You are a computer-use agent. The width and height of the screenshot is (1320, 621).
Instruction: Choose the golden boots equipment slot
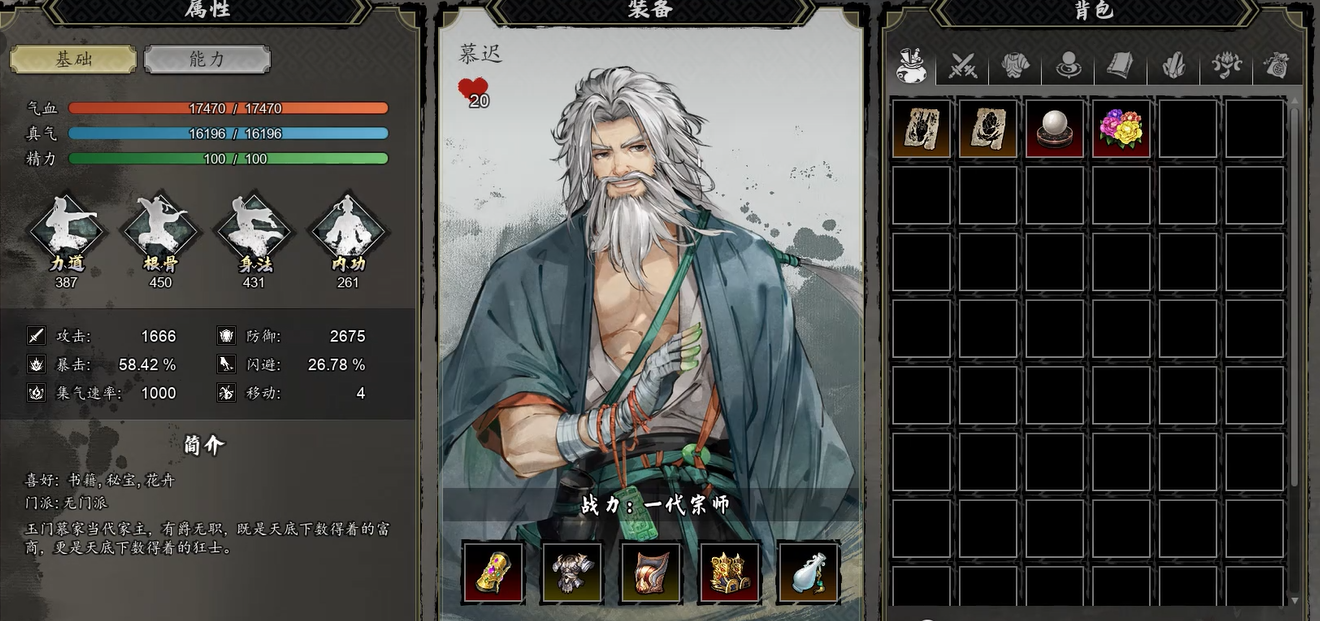pos(730,572)
